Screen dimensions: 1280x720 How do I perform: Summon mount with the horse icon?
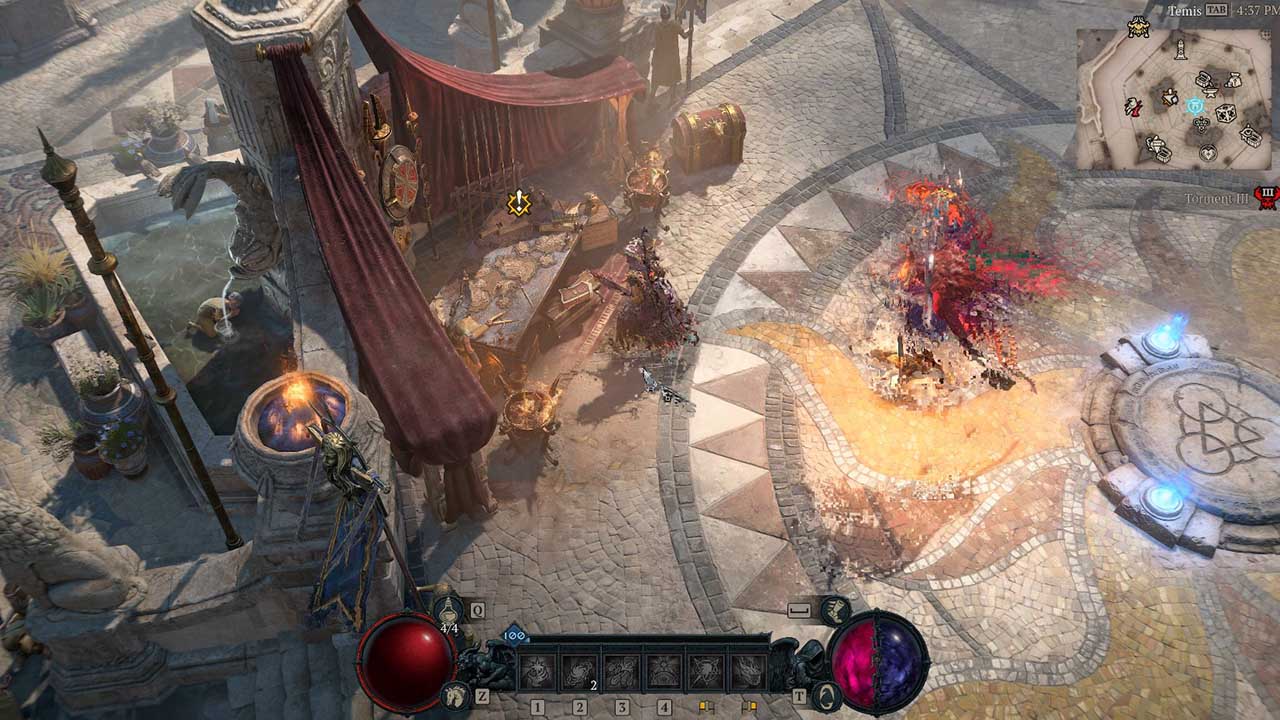click(456, 695)
